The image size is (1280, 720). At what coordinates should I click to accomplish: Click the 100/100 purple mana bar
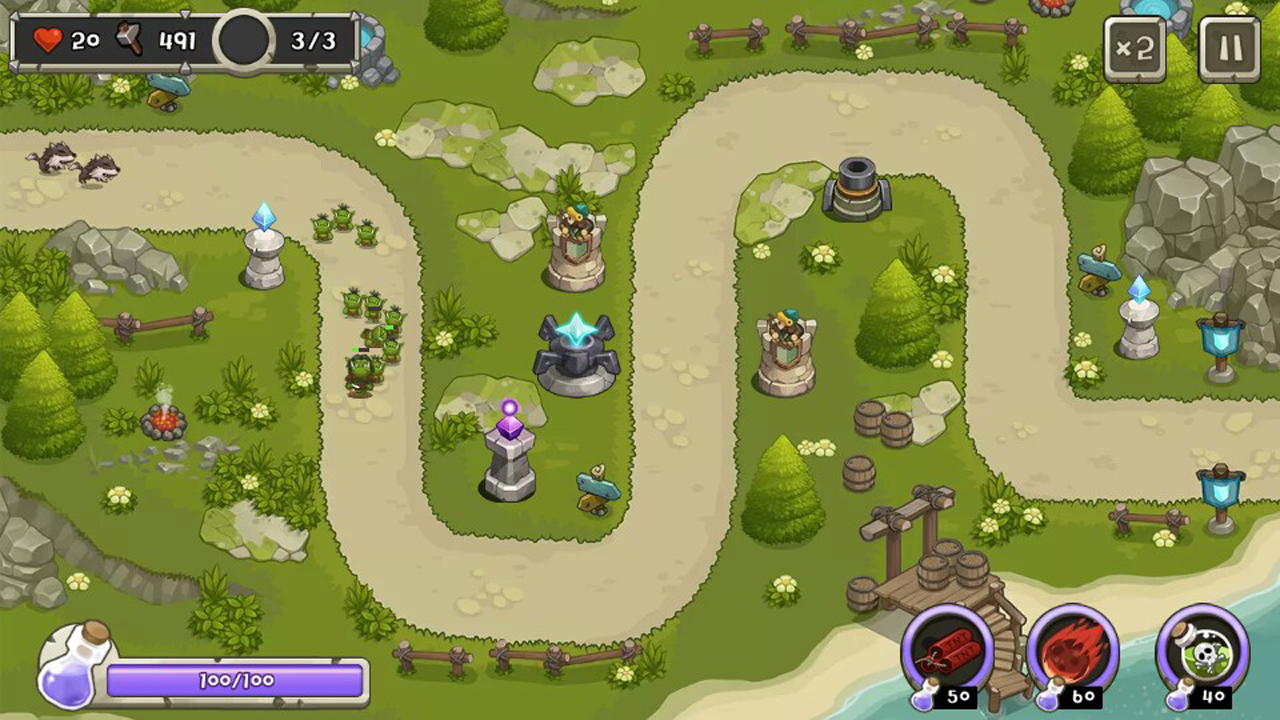point(237,680)
